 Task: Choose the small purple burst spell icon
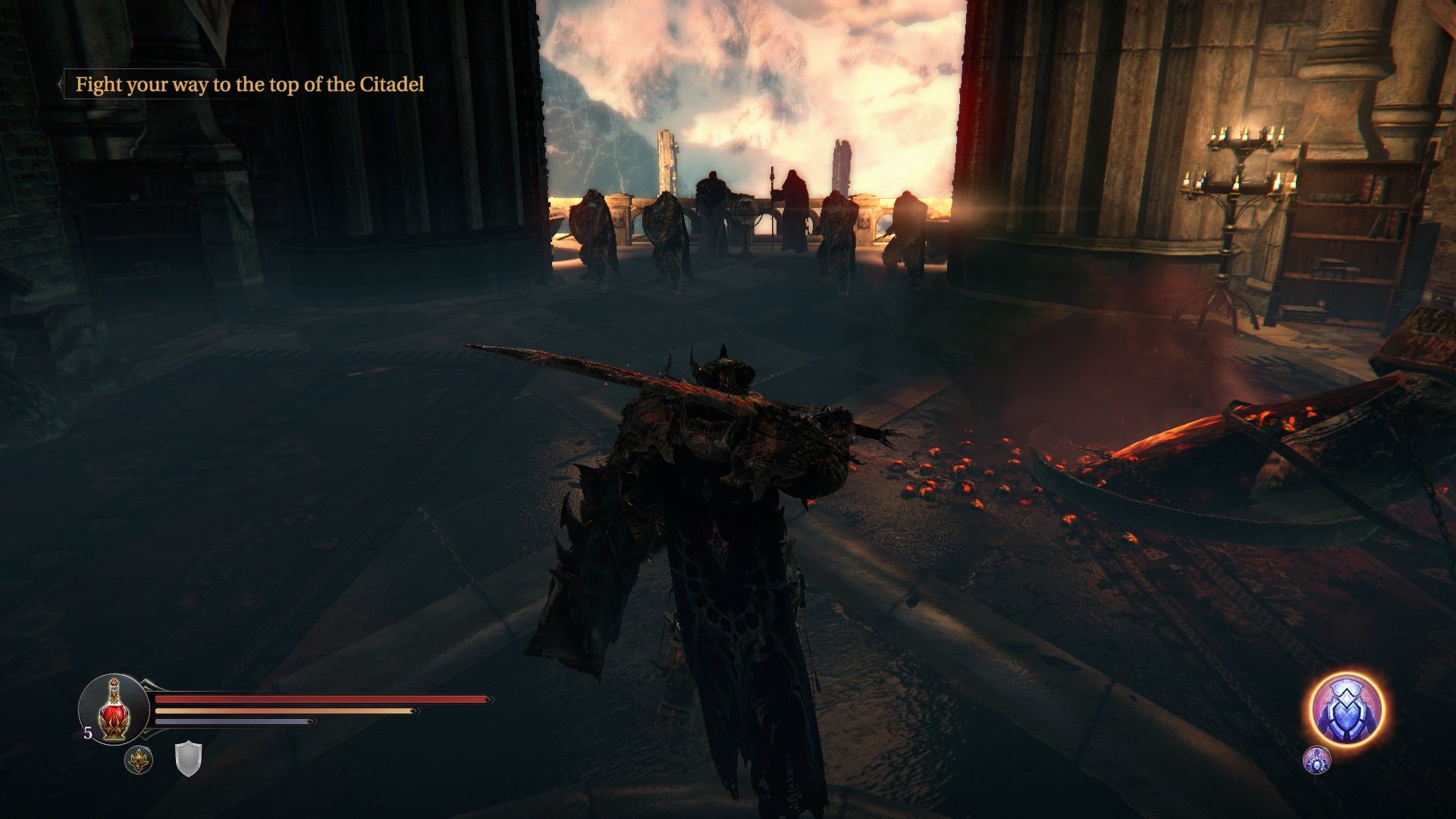coord(1316,760)
